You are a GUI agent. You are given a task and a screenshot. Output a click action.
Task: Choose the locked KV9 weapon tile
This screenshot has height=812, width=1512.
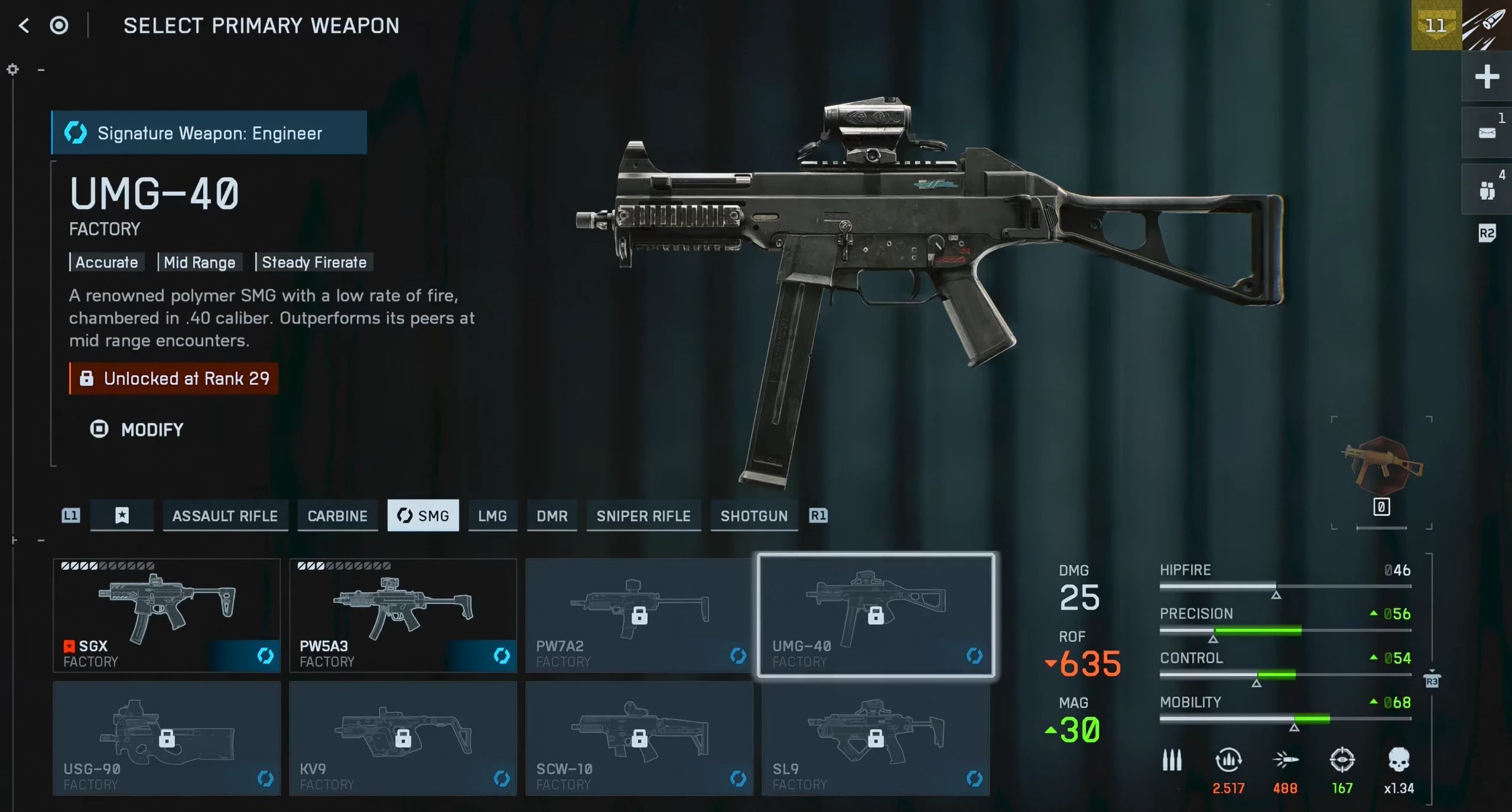click(x=403, y=738)
